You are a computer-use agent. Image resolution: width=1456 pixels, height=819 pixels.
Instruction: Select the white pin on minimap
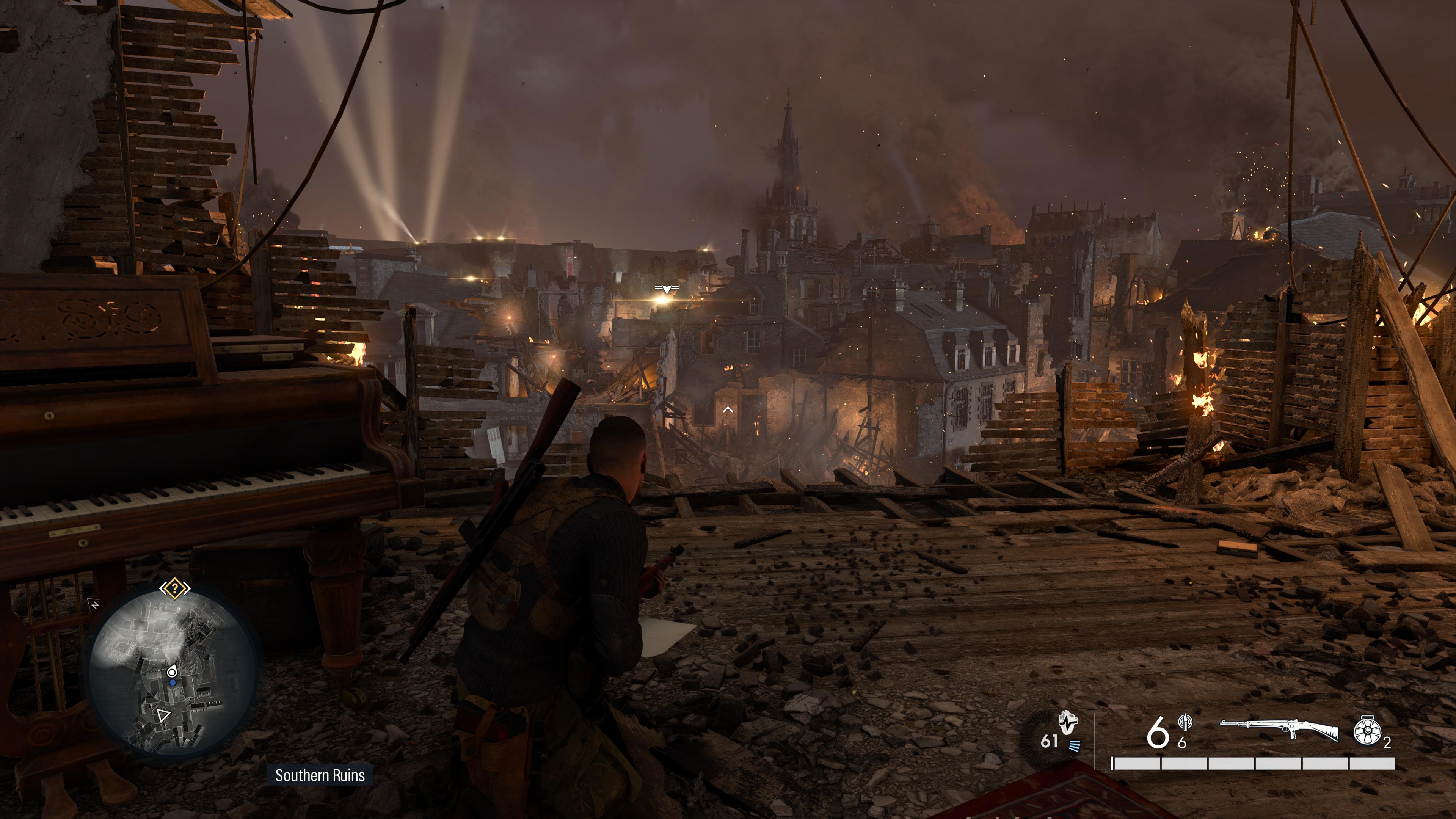[x=172, y=672]
